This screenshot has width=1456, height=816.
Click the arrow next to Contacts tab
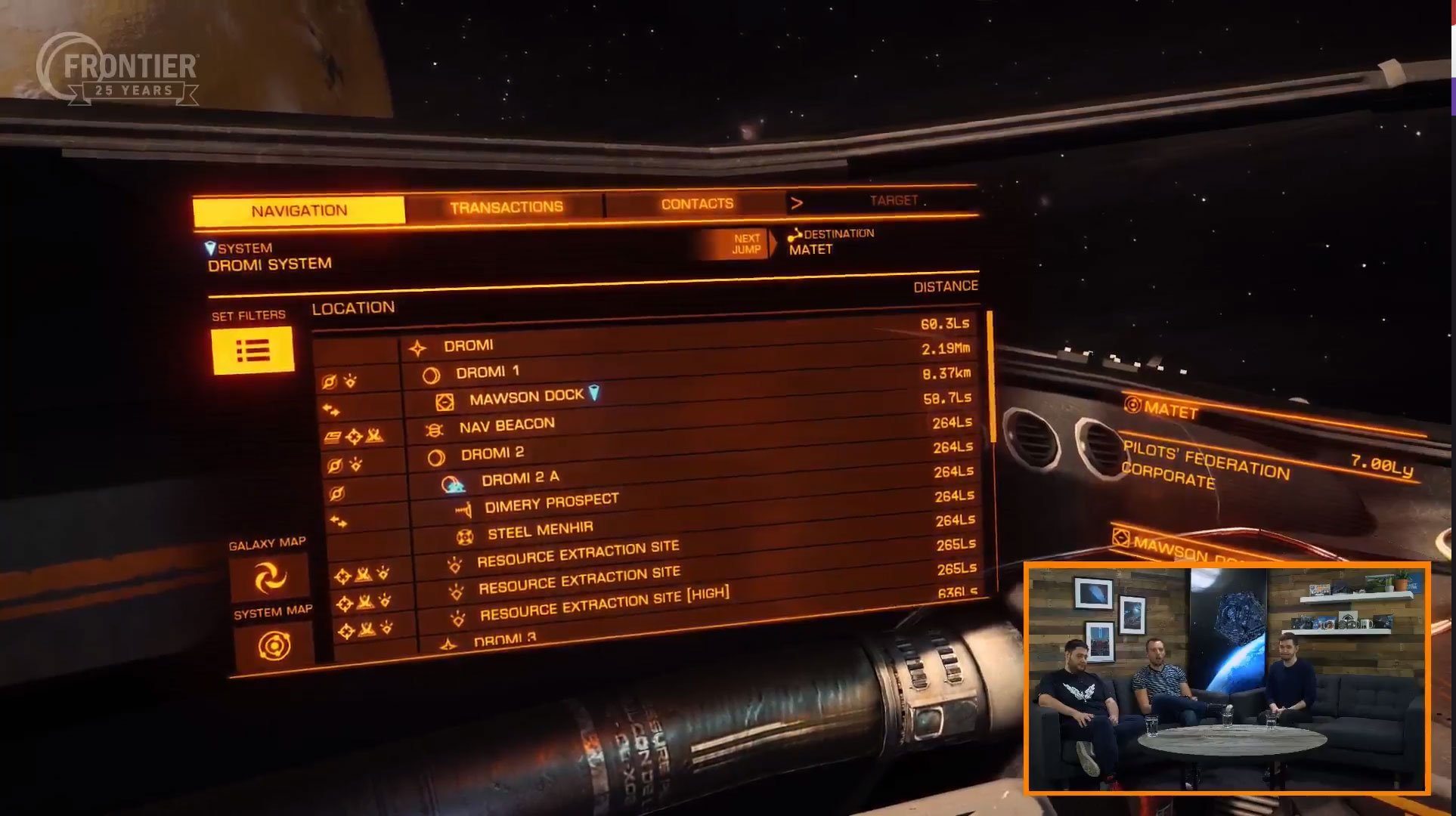[x=796, y=203]
